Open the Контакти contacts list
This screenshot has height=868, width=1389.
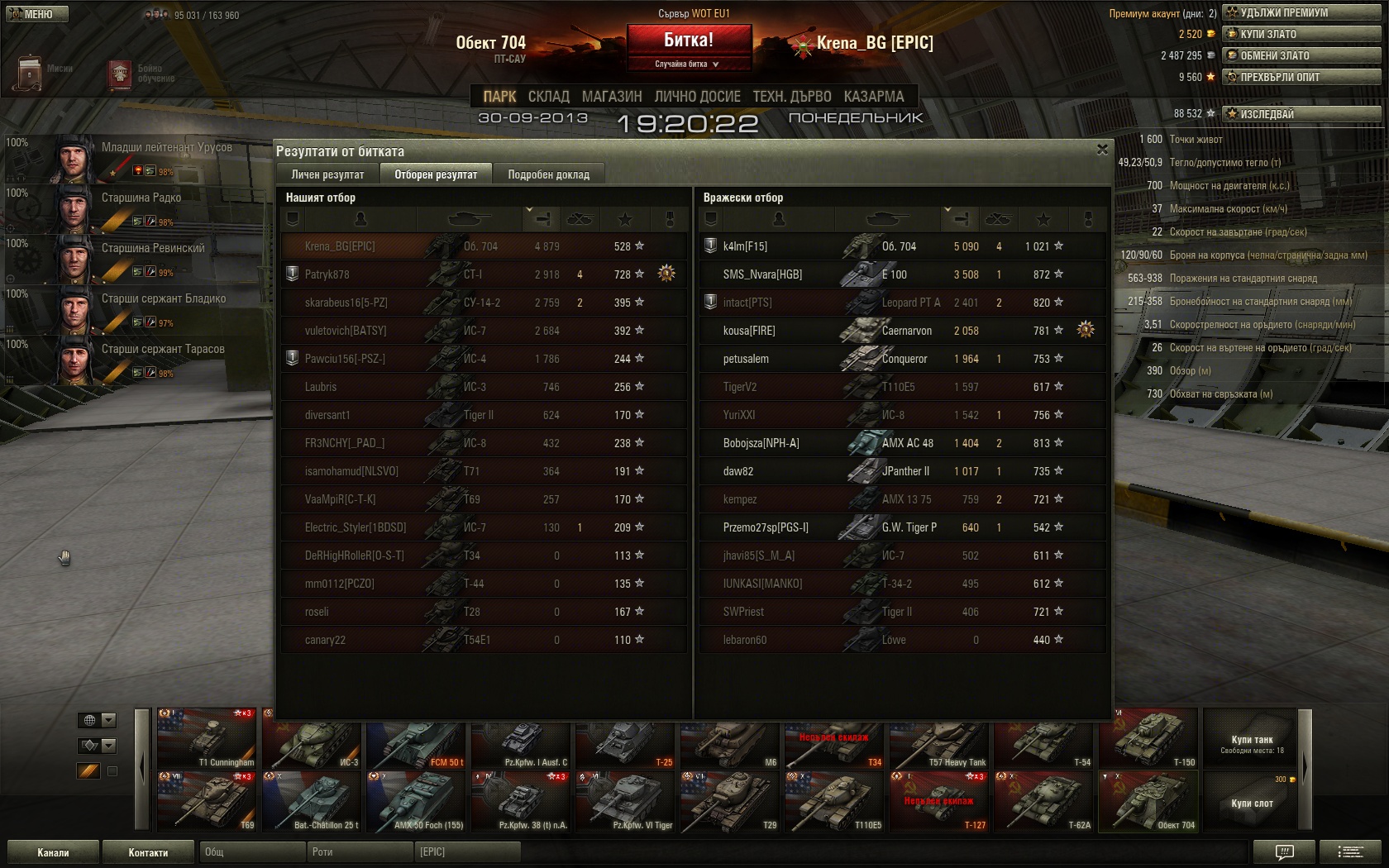(x=148, y=852)
